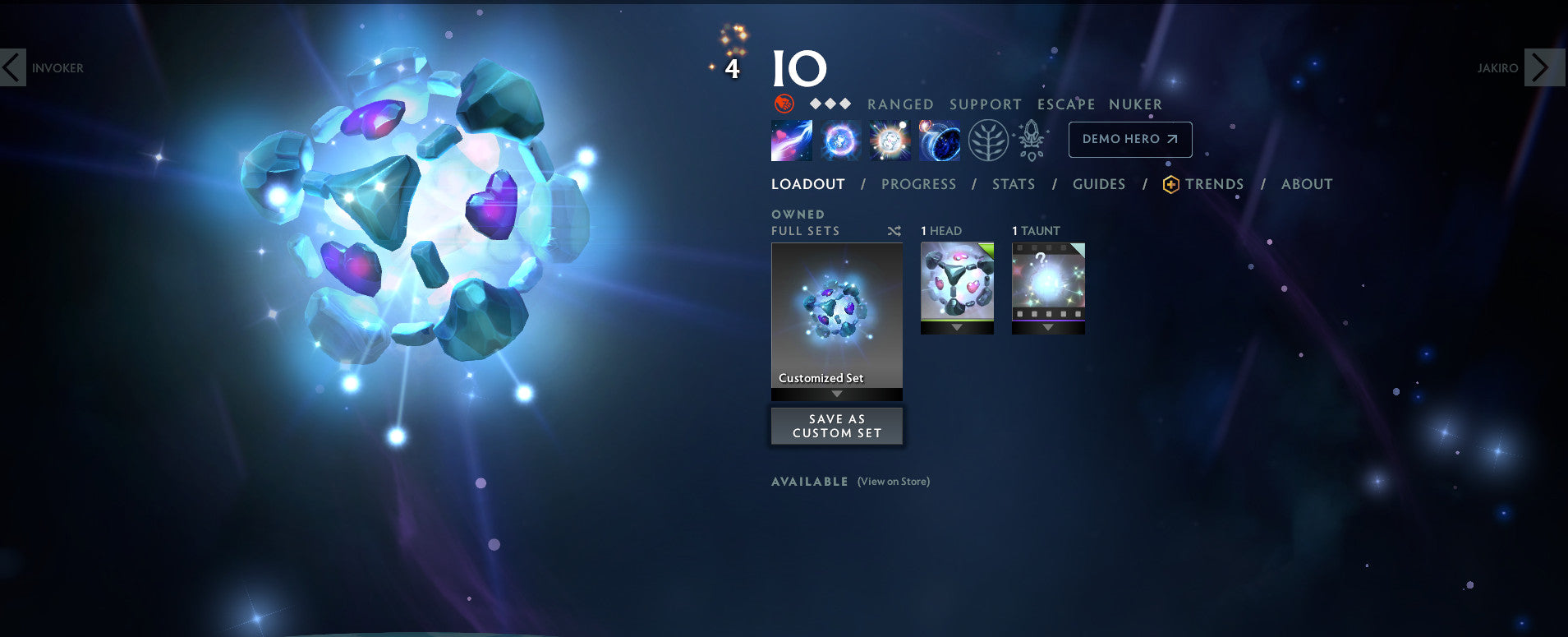
Task: Navigate to Jakiro with the right arrow
Action: tap(1545, 68)
